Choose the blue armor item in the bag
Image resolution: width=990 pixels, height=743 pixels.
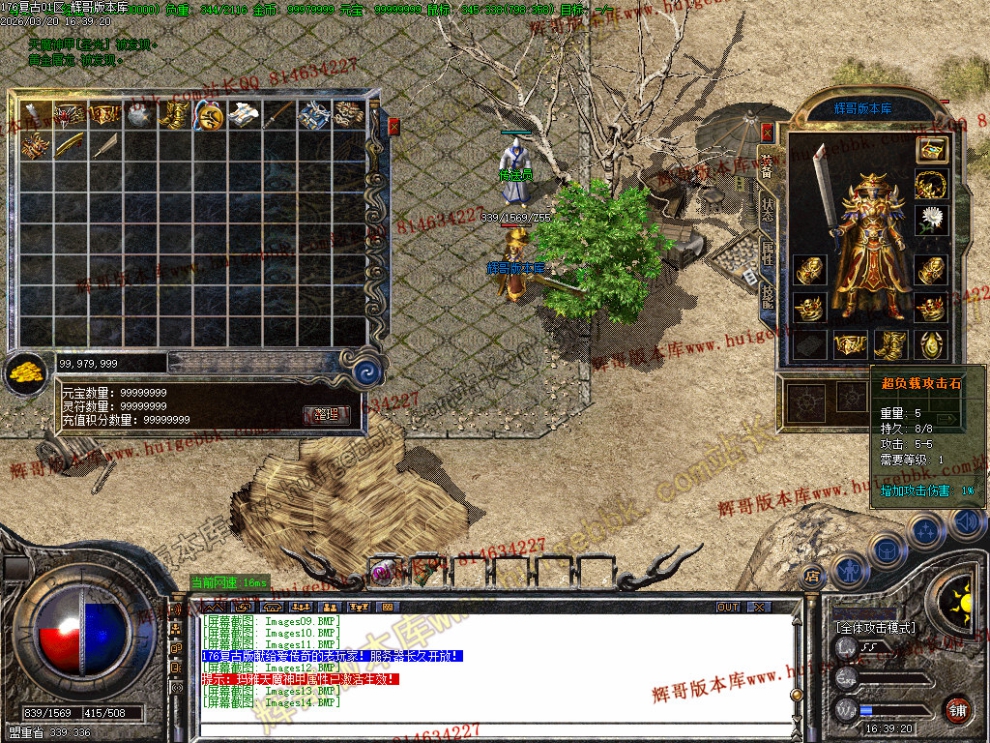(313, 116)
